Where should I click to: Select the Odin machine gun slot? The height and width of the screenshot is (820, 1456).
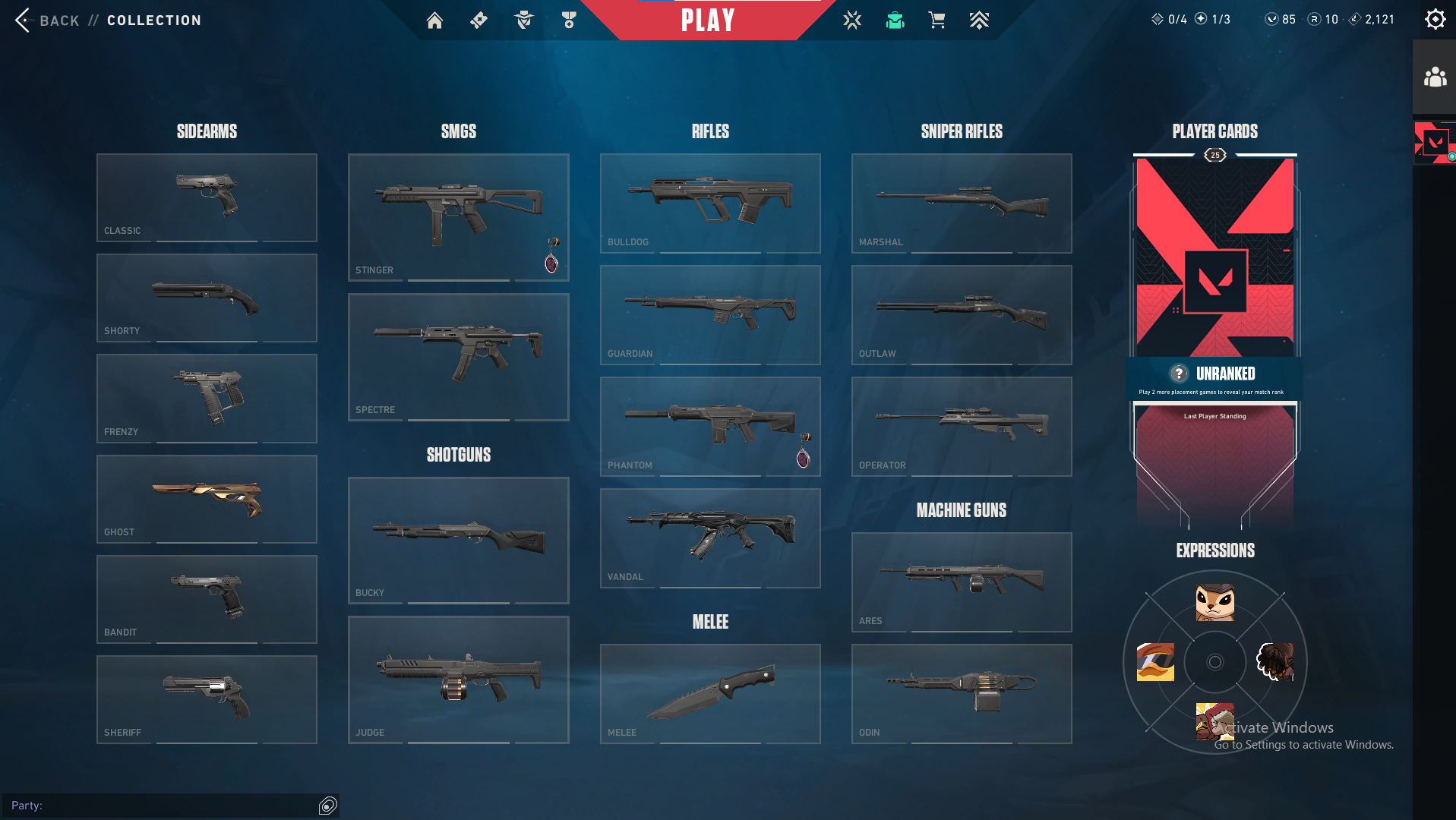coord(961,693)
